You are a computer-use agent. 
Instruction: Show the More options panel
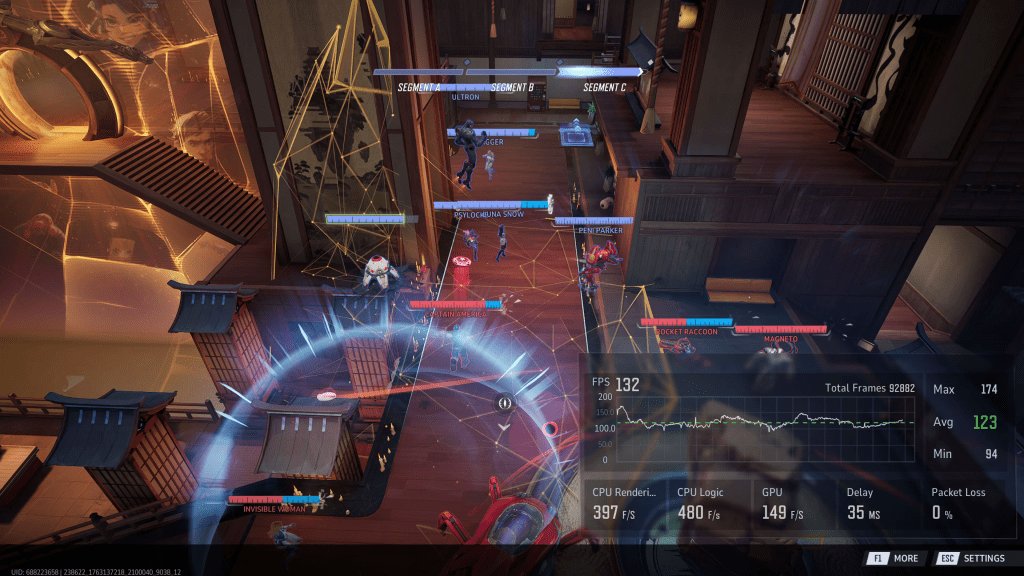click(x=893, y=558)
